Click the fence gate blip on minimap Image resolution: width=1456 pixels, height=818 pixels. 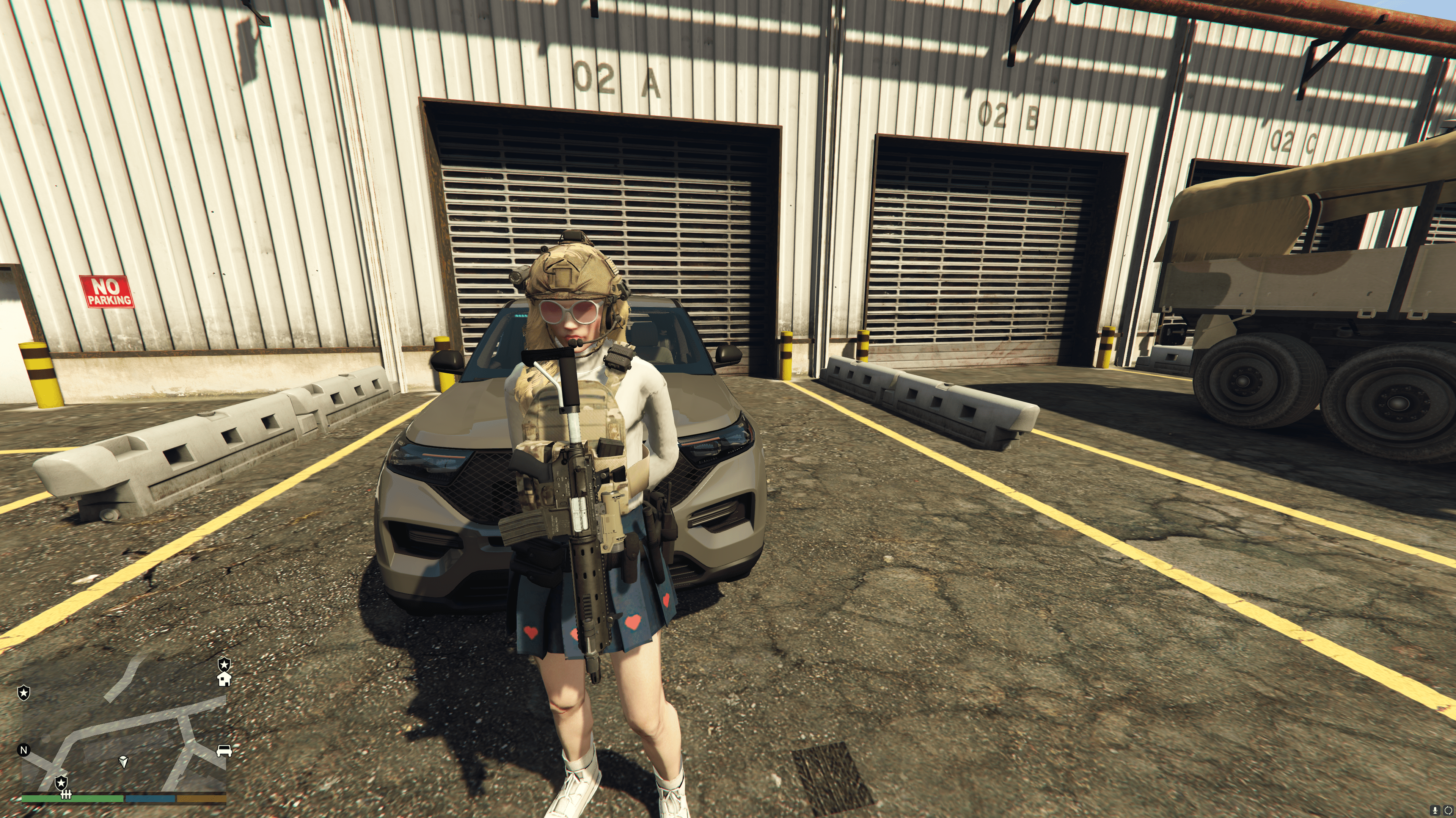point(66,795)
